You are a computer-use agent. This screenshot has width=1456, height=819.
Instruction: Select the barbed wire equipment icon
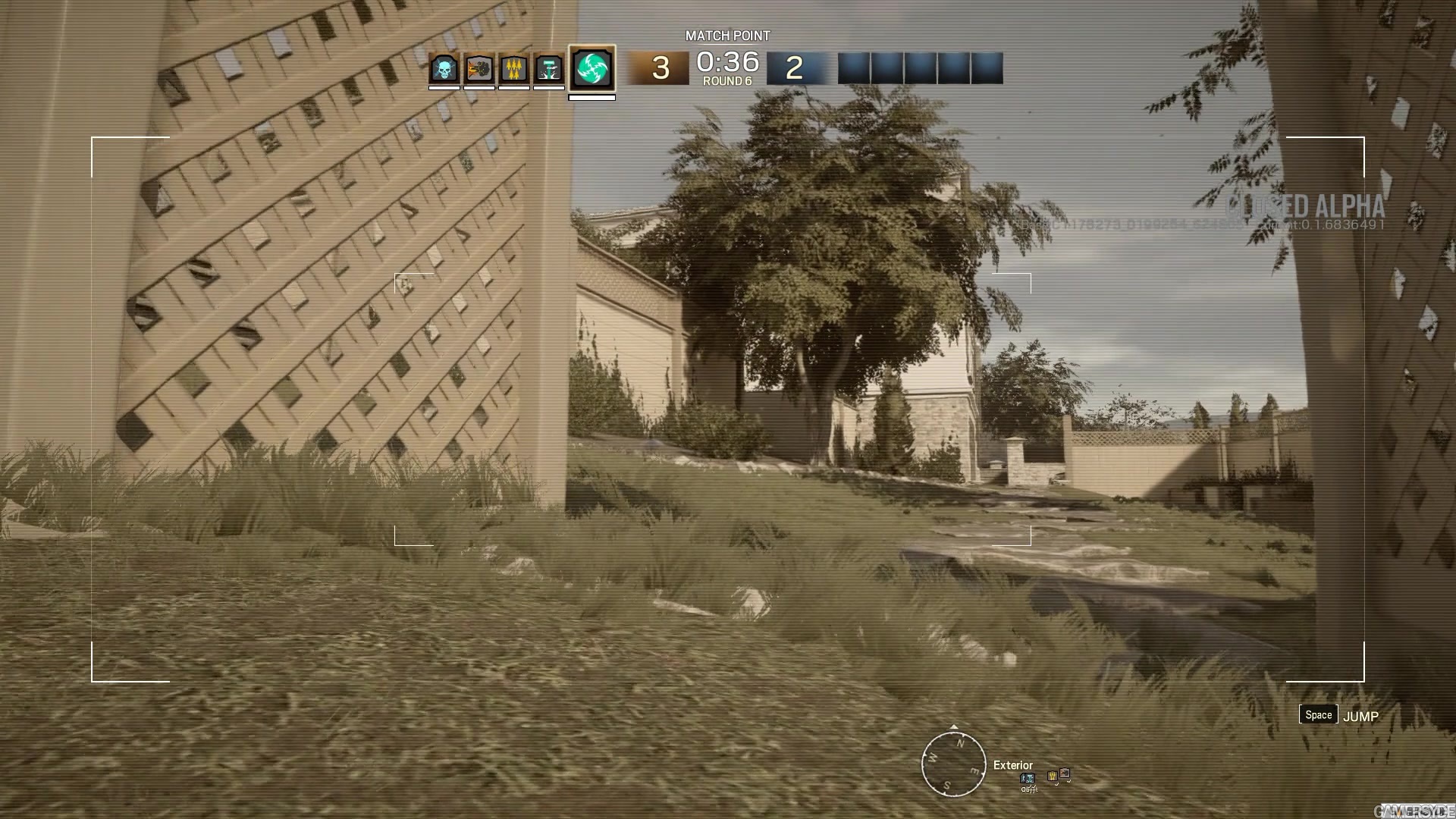coord(513,67)
